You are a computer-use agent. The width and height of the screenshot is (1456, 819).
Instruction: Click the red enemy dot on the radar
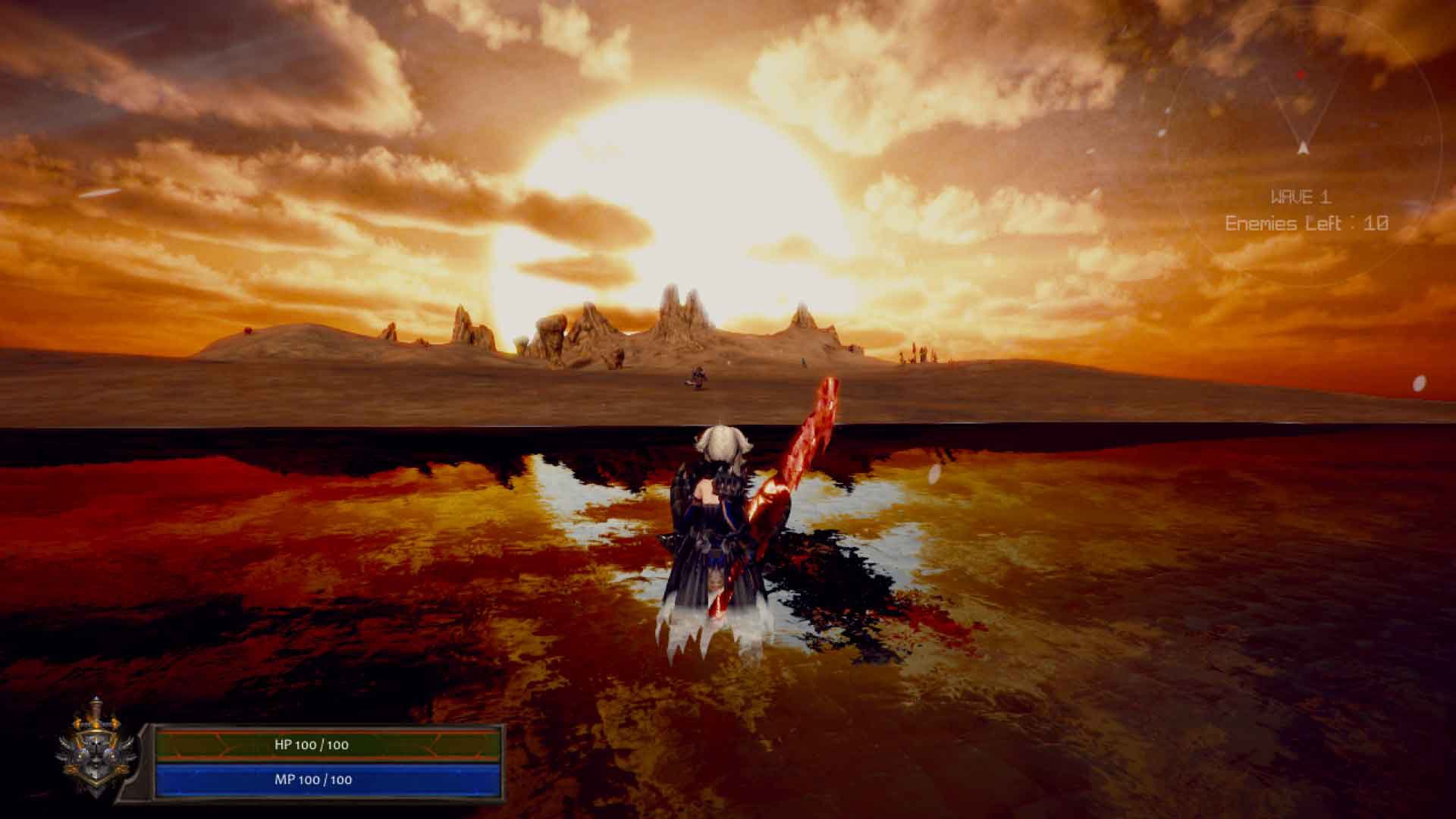pyautogui.click(x=1301, y=74)
